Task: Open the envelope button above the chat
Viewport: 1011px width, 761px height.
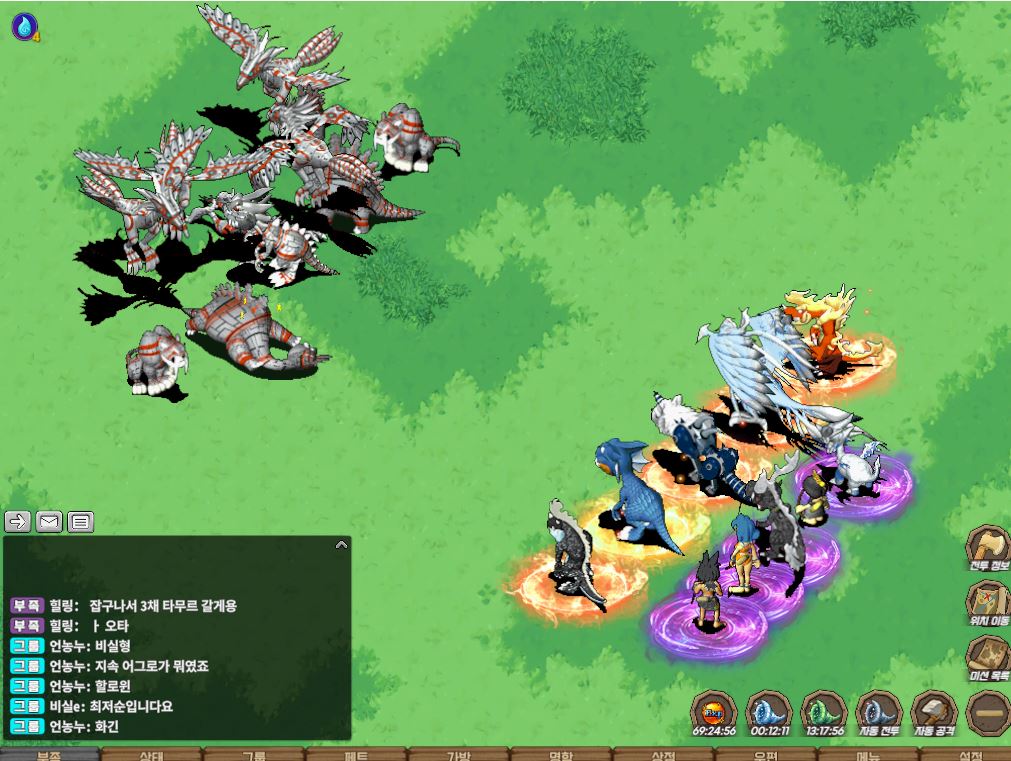Action: [49, 521]
